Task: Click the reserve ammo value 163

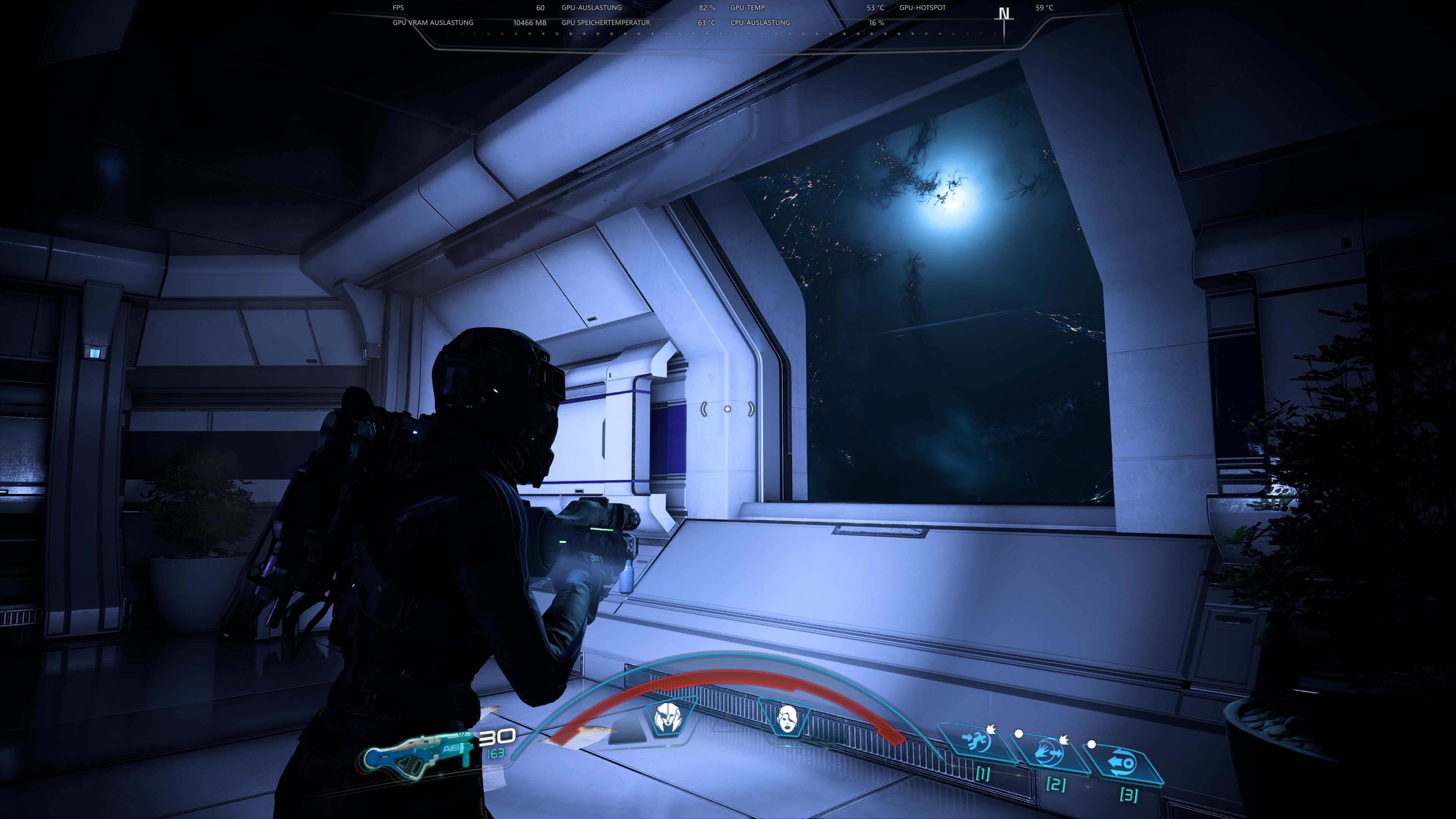Action: (495, 753)
